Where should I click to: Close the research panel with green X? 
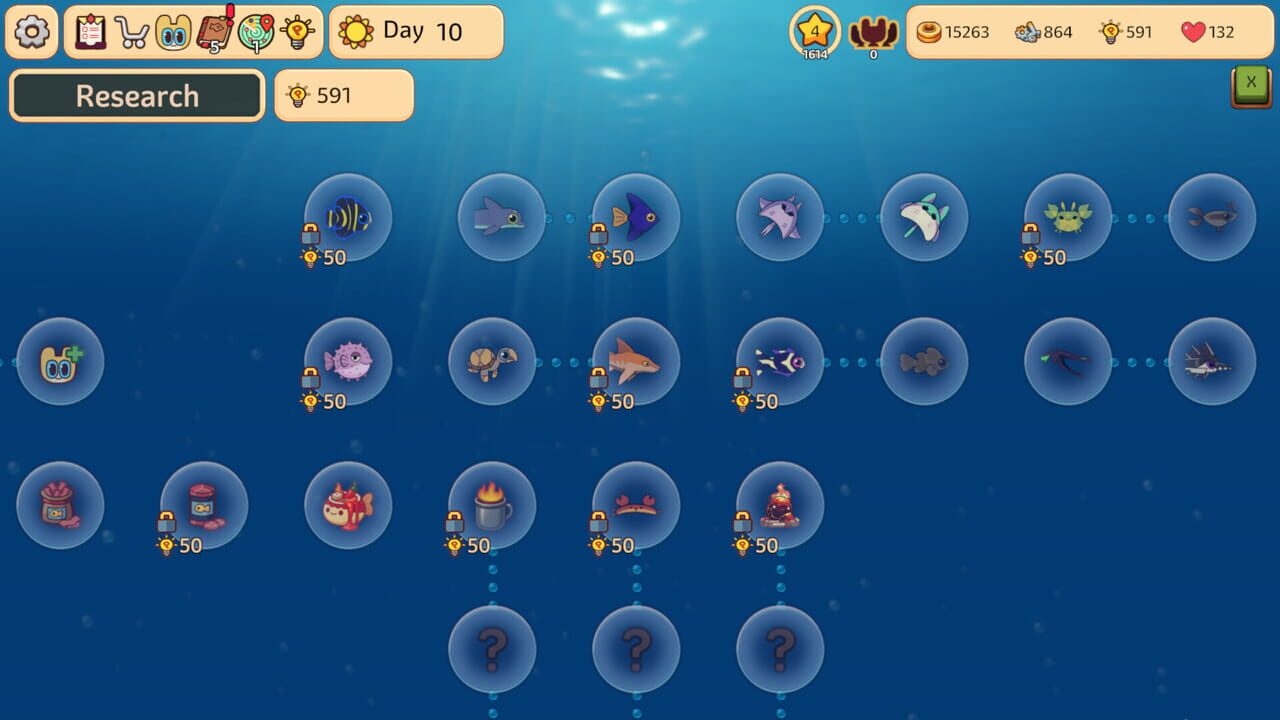pyautogui.click(x=1251, y=83)
